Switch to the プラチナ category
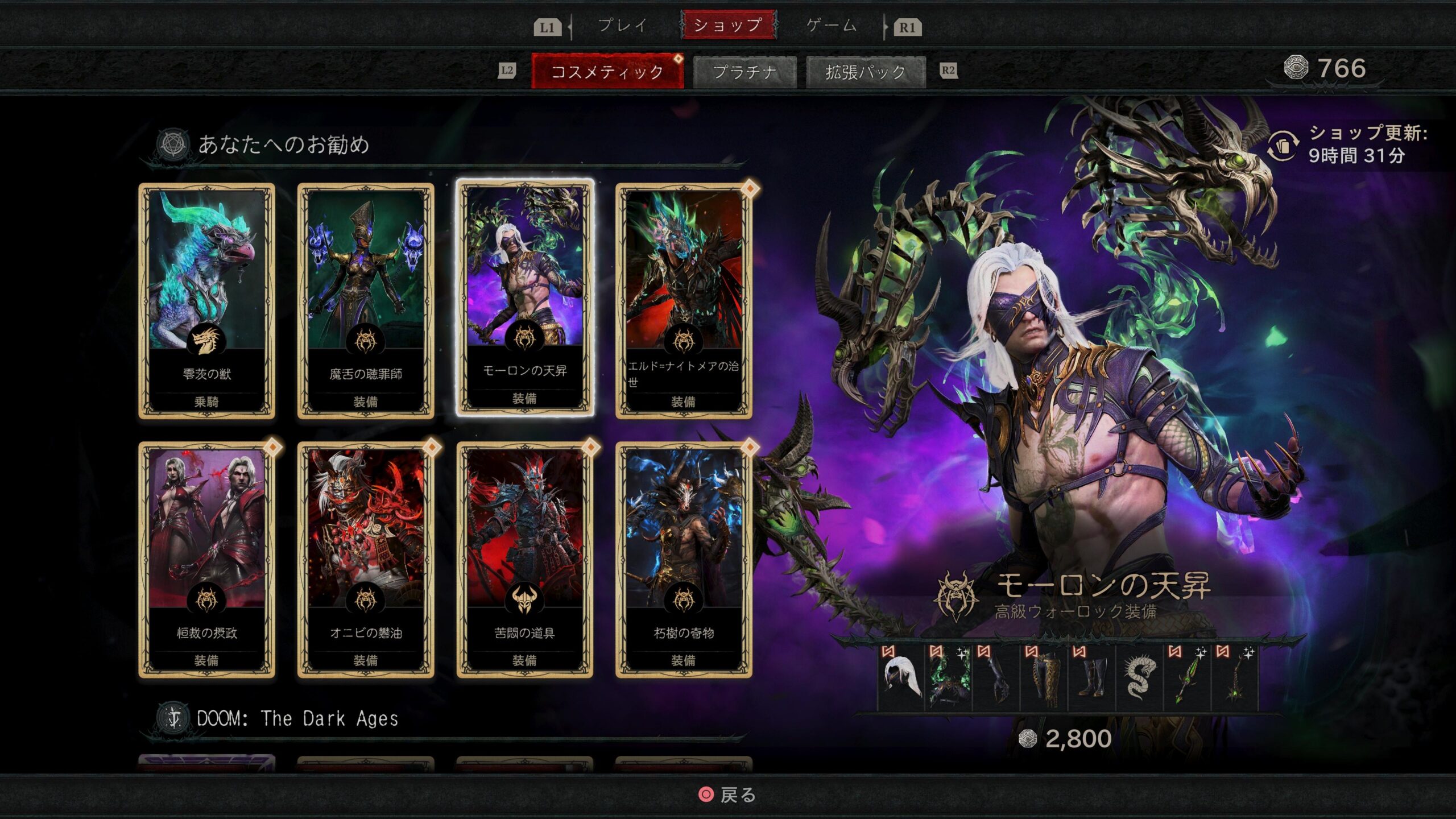 tap(744, 72)
